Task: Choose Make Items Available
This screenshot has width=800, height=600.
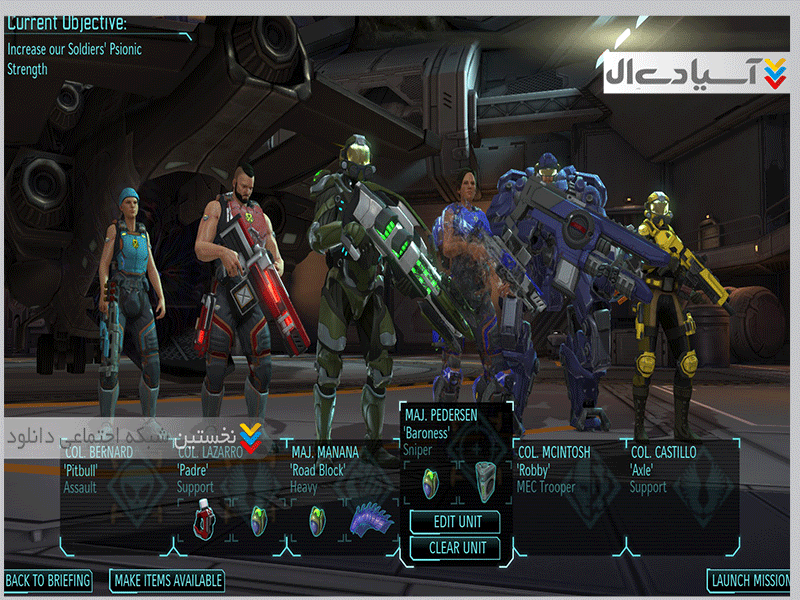Action: (168, 580)
